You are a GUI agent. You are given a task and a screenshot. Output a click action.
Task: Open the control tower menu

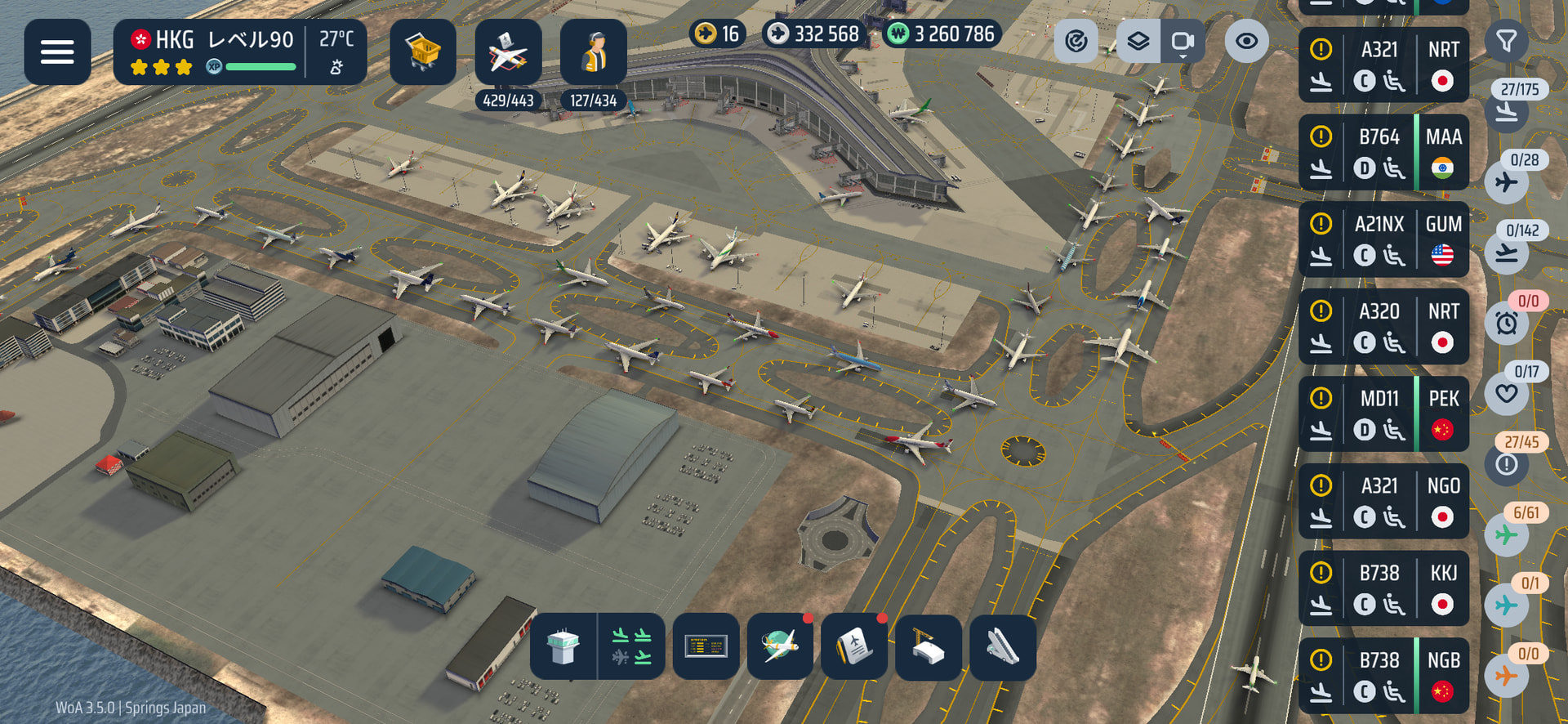click(563, 647)
